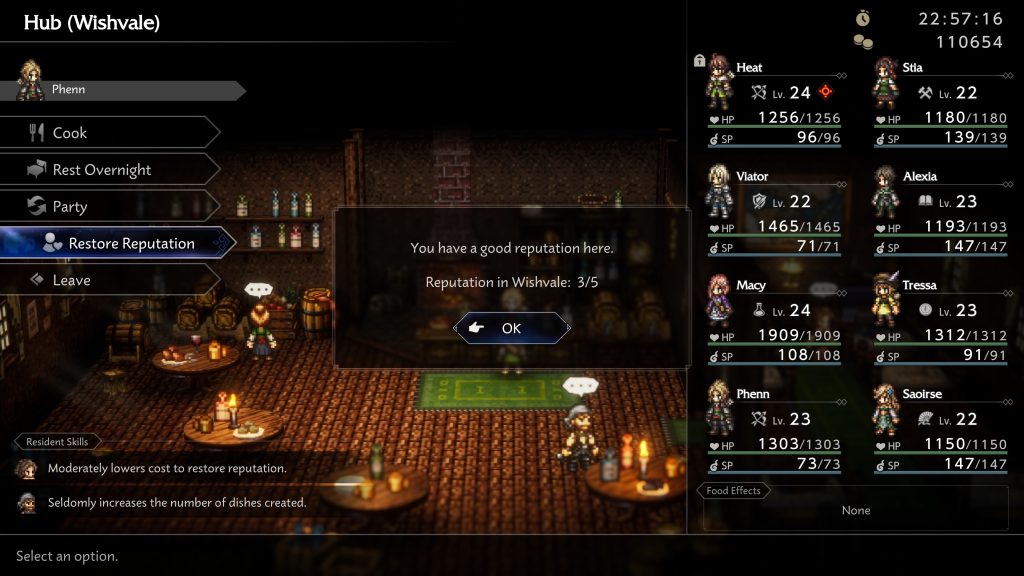Open the Cook menu option
The height and width of the screenshot is (576, 1024).
[110, 133]
